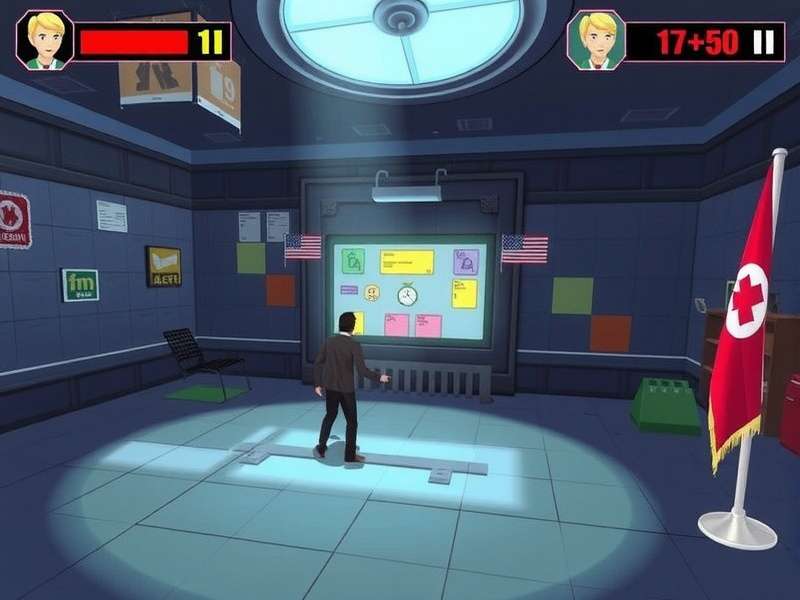
Task: Pause the game with the pause icon
Action: 764,42
